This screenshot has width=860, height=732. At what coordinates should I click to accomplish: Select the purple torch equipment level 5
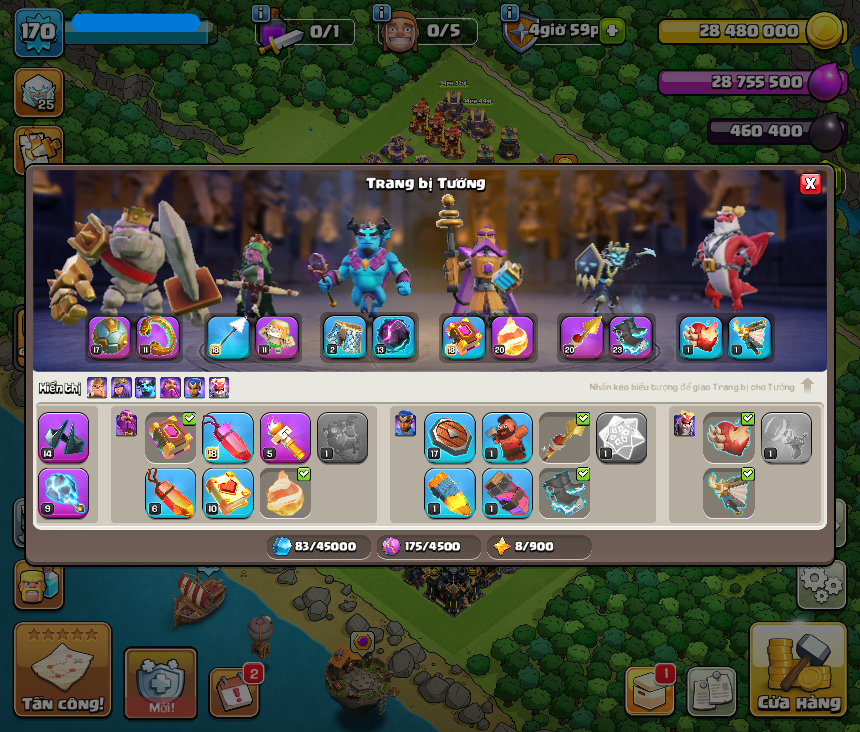click(x=285, y=437)
